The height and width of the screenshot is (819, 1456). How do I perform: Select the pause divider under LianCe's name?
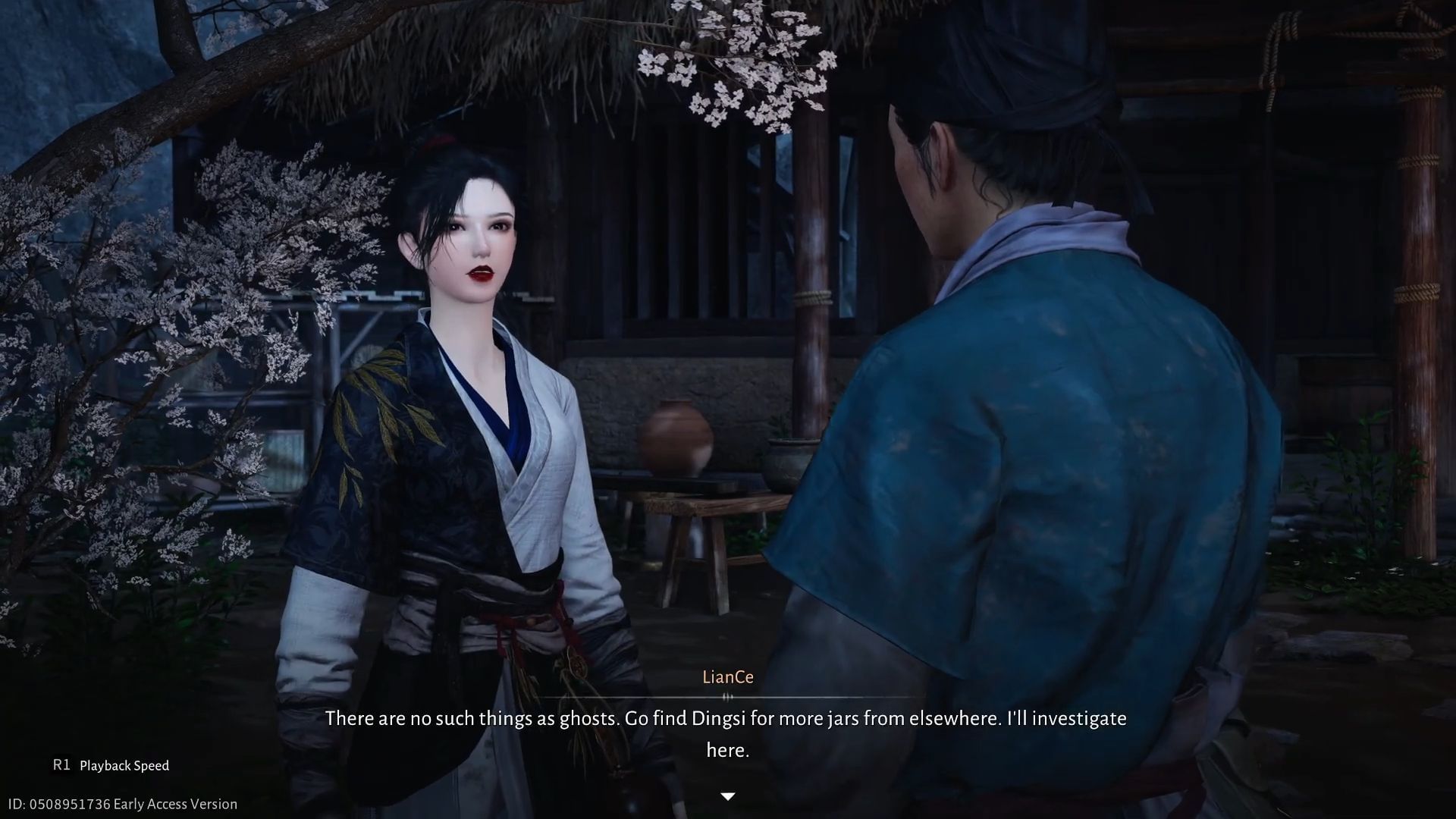point(728,694)
